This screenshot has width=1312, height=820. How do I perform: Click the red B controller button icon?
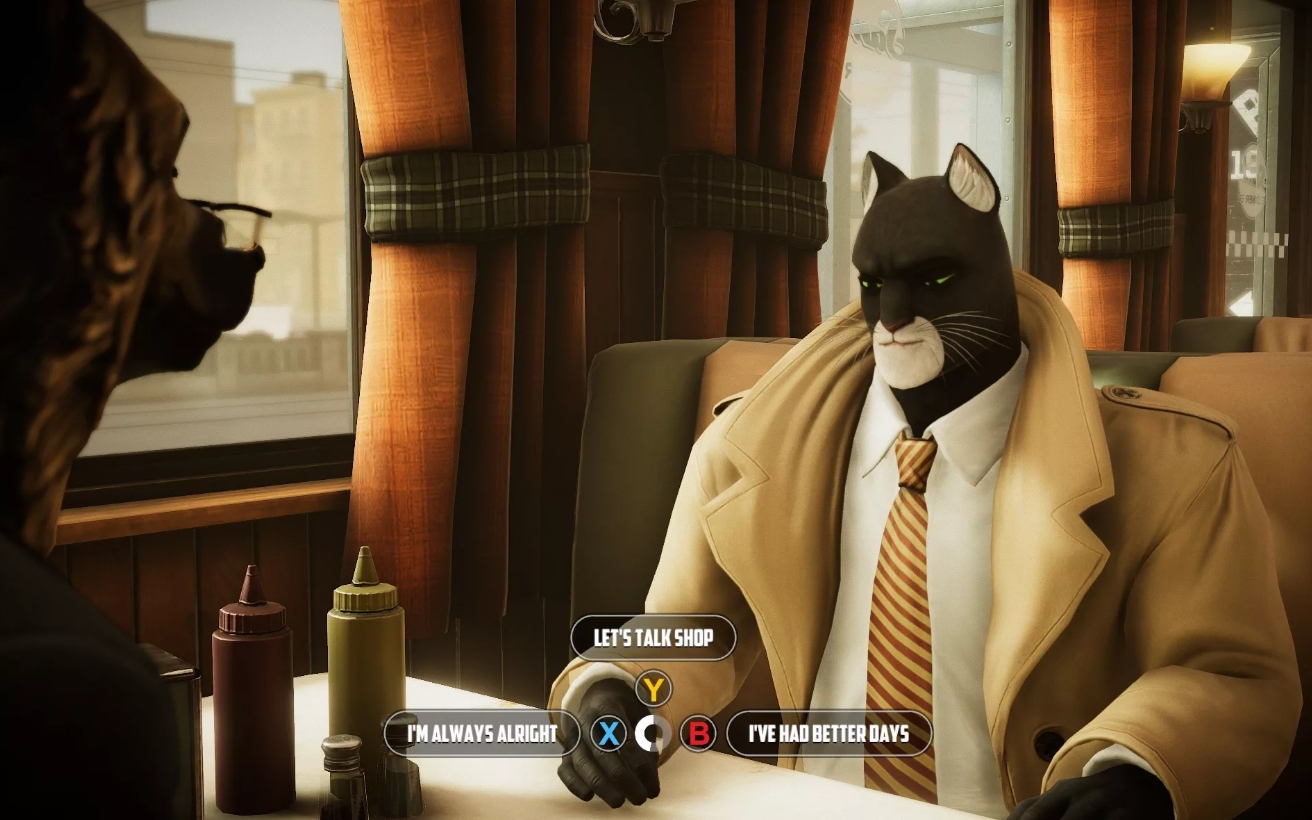point(698,733)
